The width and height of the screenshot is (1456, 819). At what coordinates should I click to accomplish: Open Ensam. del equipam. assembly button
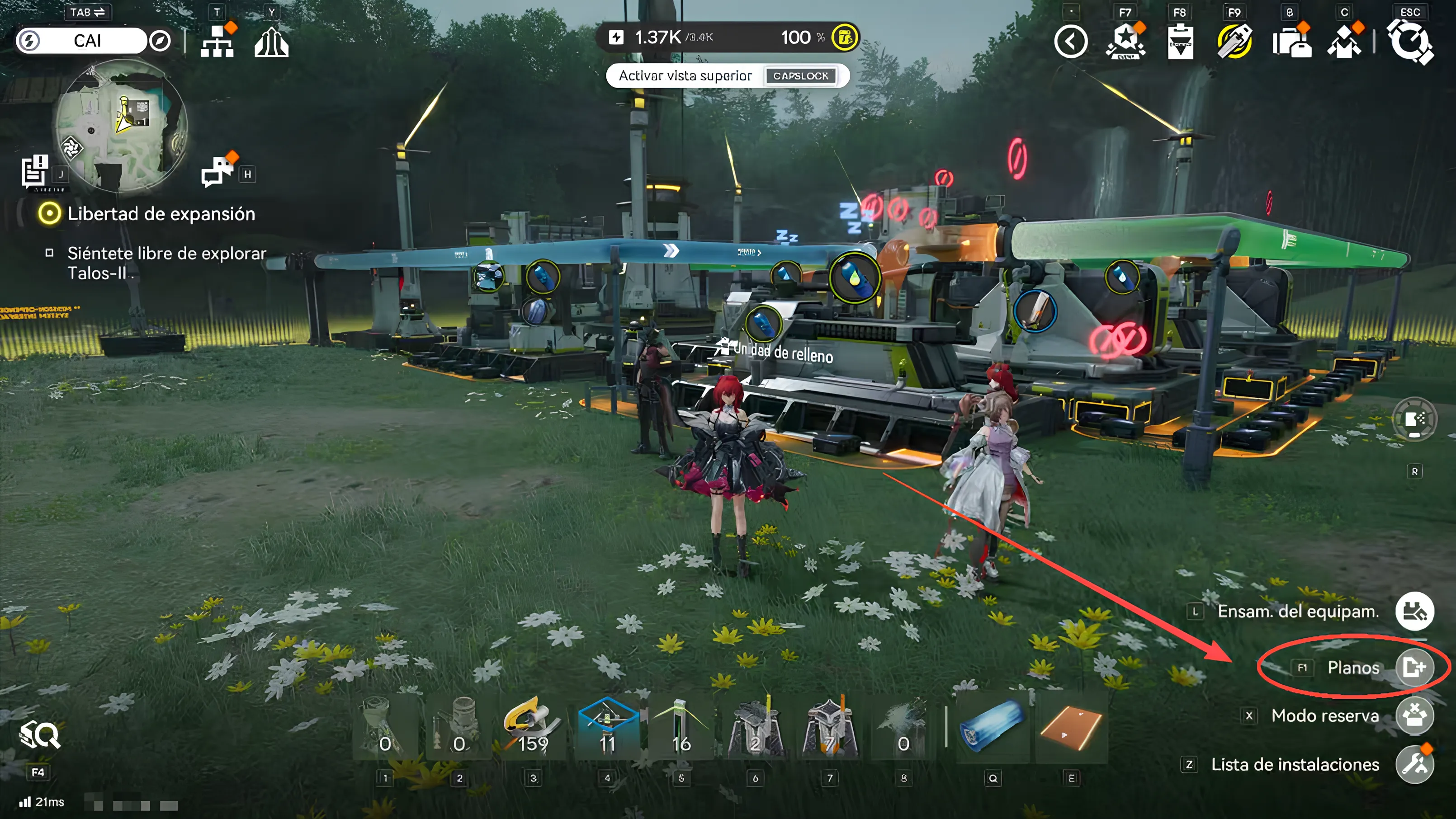click(1414, 612)
